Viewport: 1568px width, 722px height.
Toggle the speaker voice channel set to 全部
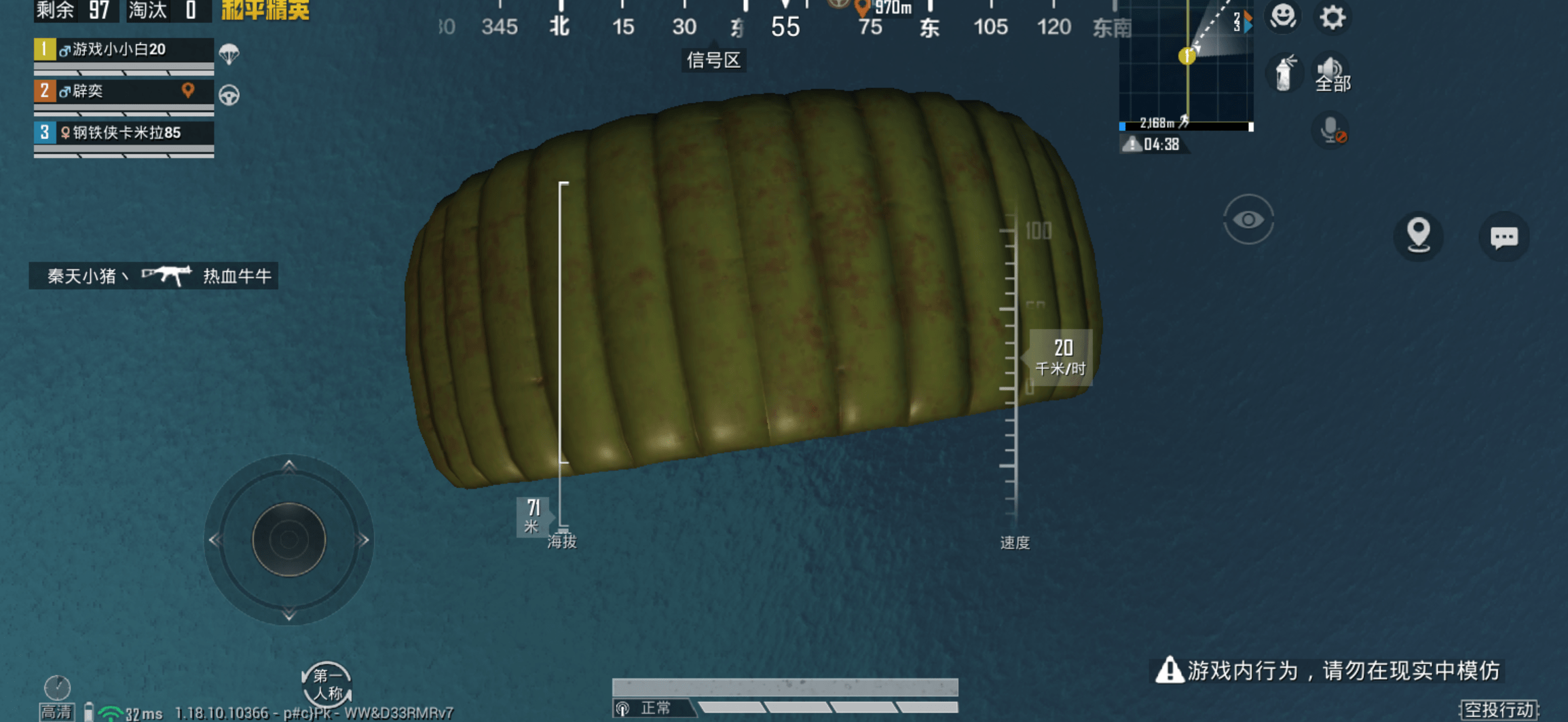pyautogui.click(x=1332, y=73)
